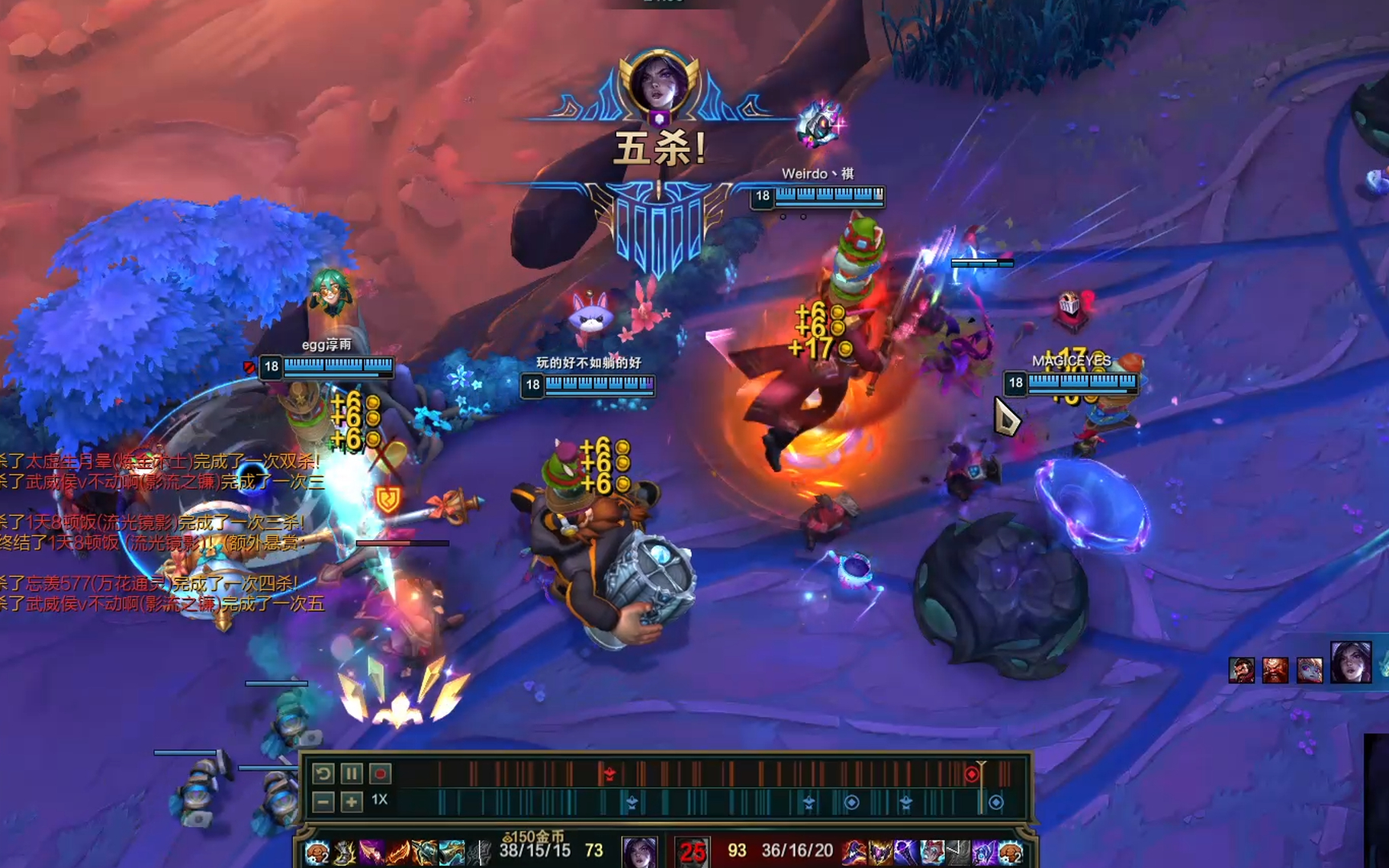Start recording with the red record button
Image resolution: width=1389 pixels, height=868 pixels.
click(x=380, y=773)
